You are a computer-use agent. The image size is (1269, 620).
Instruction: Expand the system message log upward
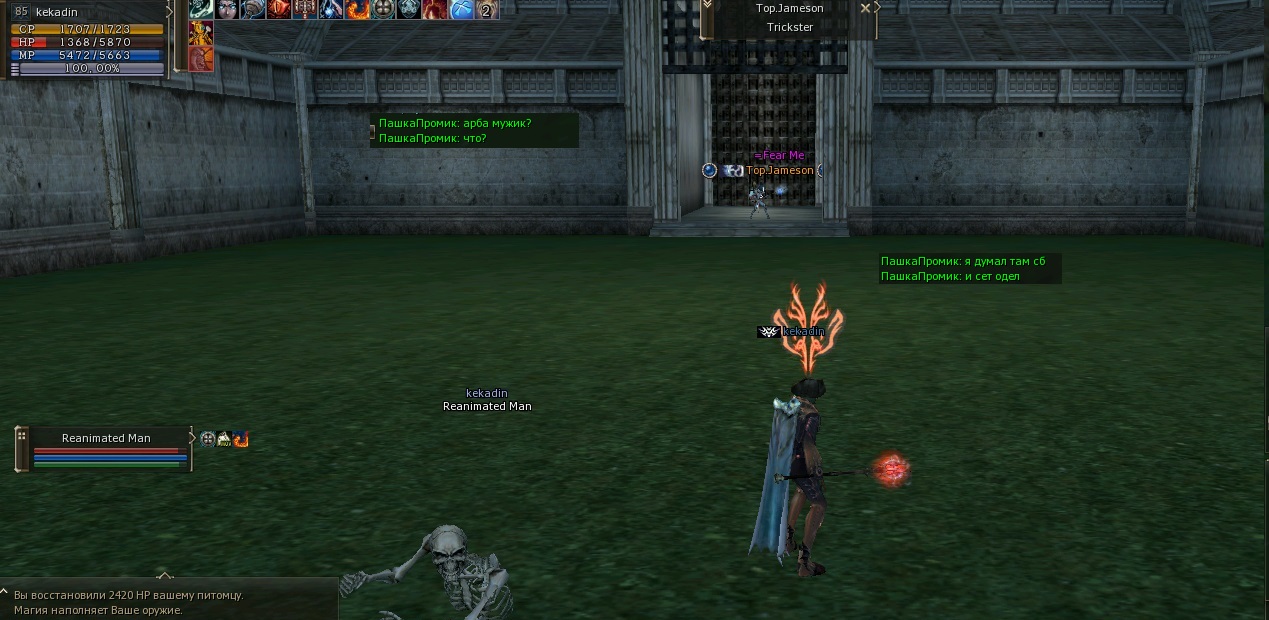tap(165, 576)
